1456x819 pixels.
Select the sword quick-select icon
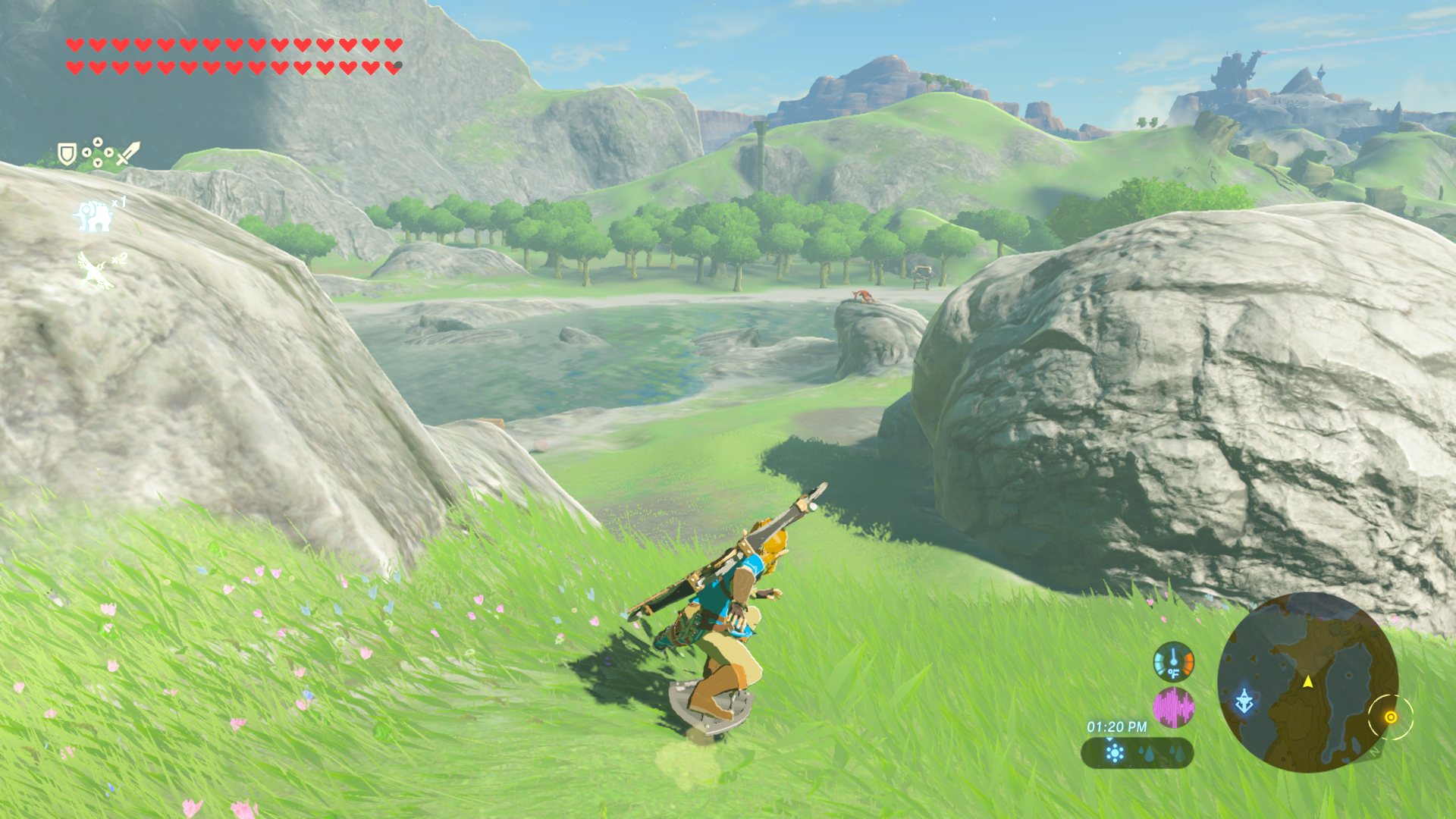[128, 153]
